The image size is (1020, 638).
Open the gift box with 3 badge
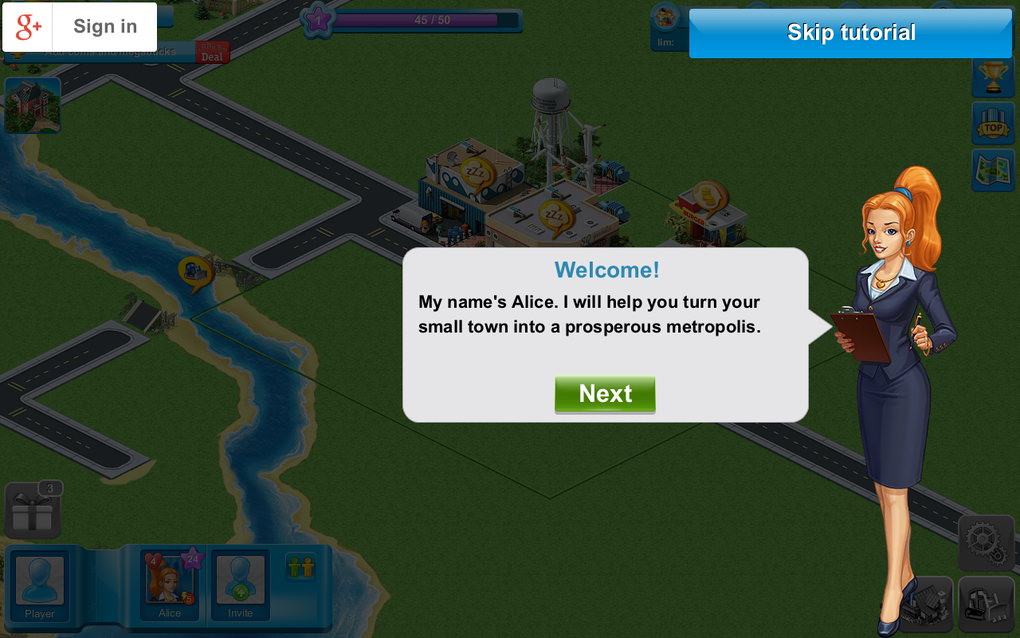(x=33, y=511)
